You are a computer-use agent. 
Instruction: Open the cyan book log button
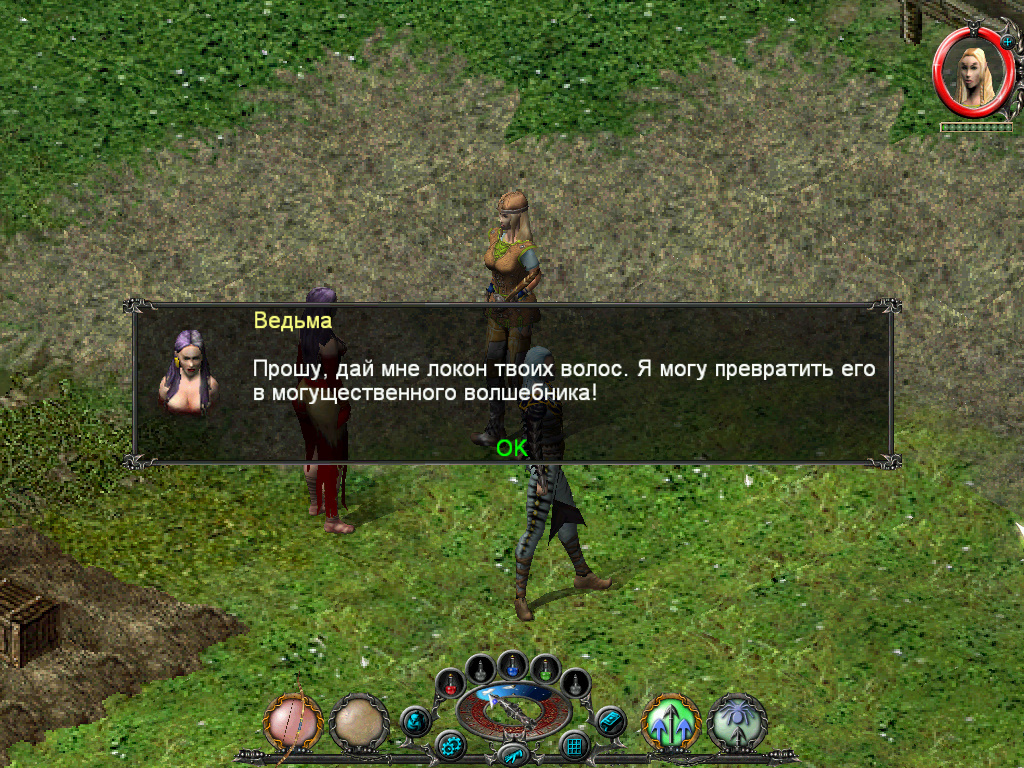click(x=610, y=720)
